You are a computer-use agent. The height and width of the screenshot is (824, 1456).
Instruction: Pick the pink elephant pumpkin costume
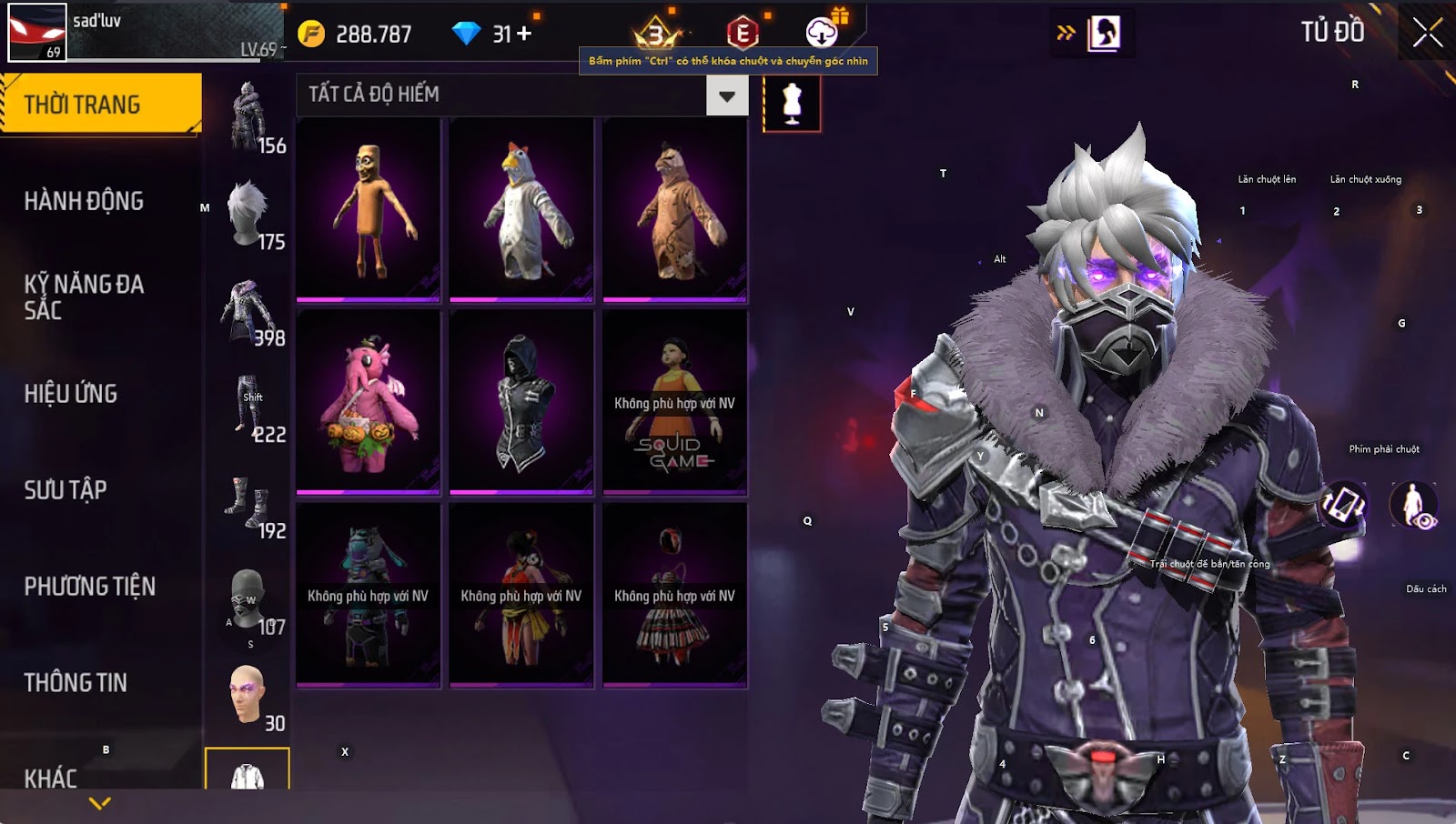coord(369,402)
